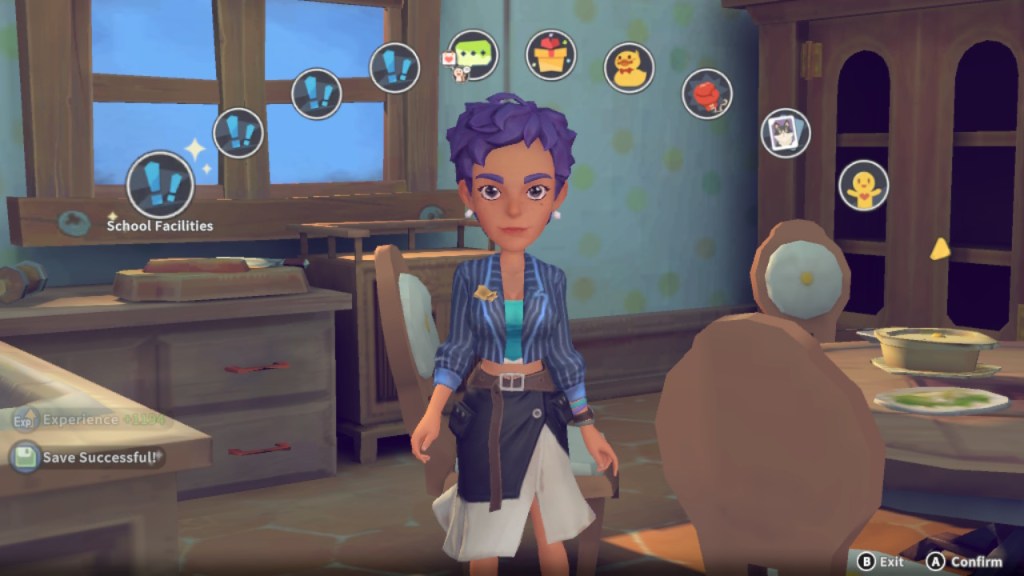Open the photo icon option
This screenshot has width=1024, height=576.
(785, 133)
